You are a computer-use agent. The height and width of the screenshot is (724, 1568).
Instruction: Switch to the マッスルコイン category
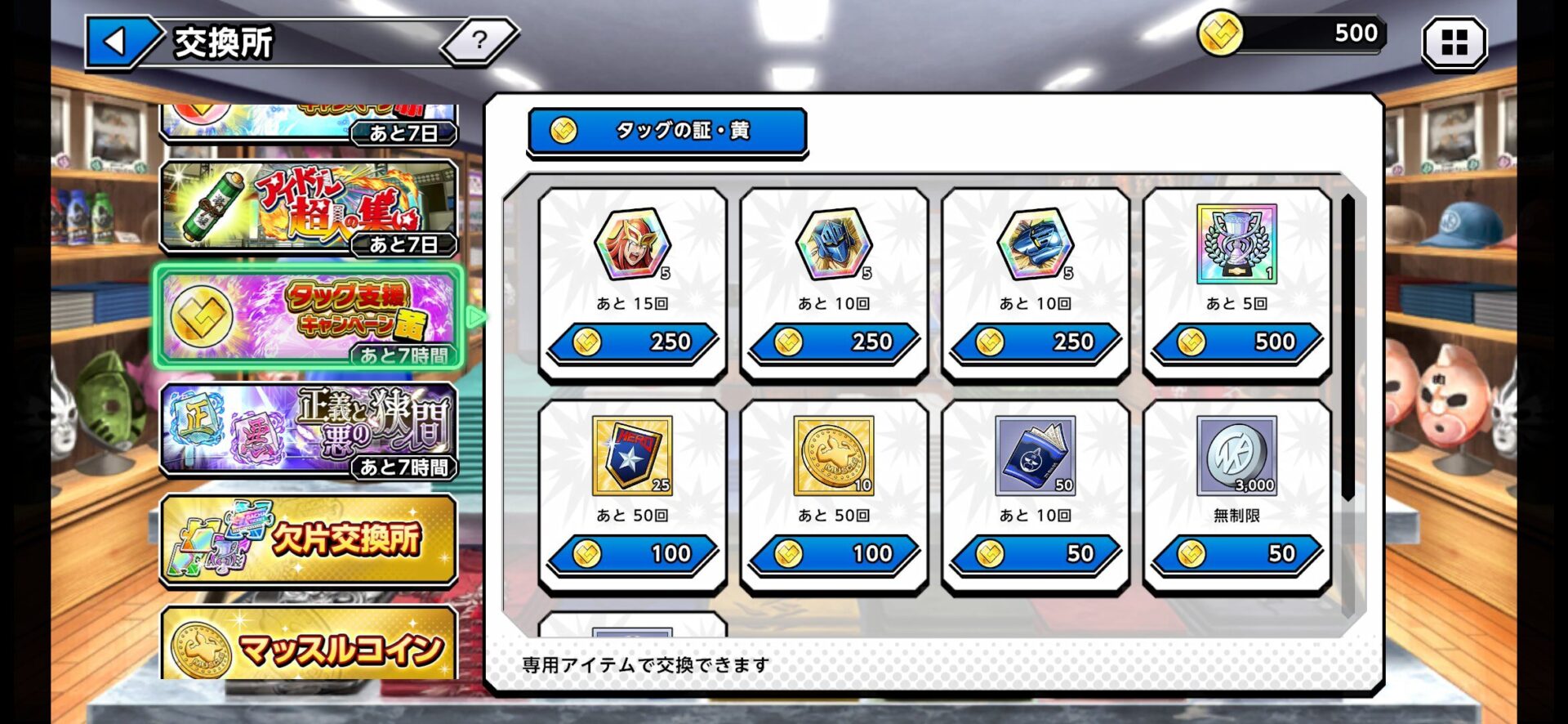click(x=309, y=646)
